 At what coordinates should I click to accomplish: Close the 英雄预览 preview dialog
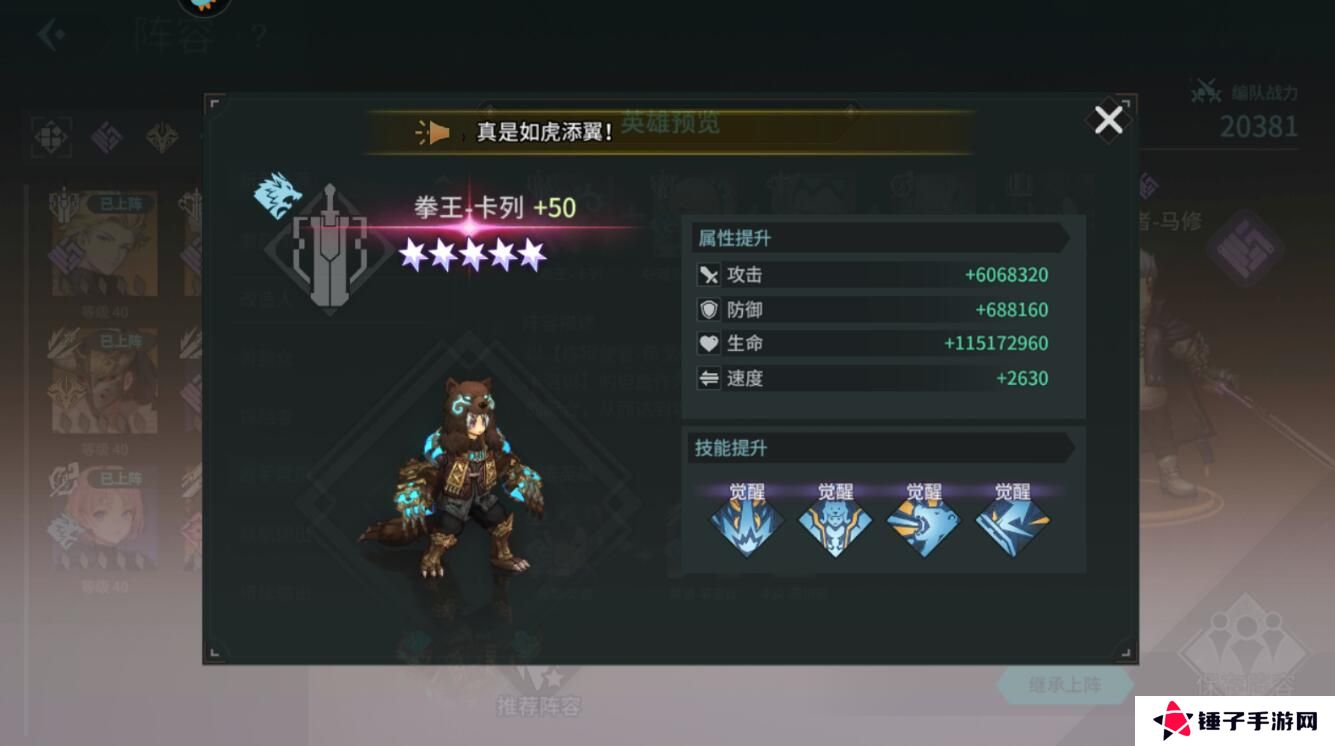coord(1108,120)
